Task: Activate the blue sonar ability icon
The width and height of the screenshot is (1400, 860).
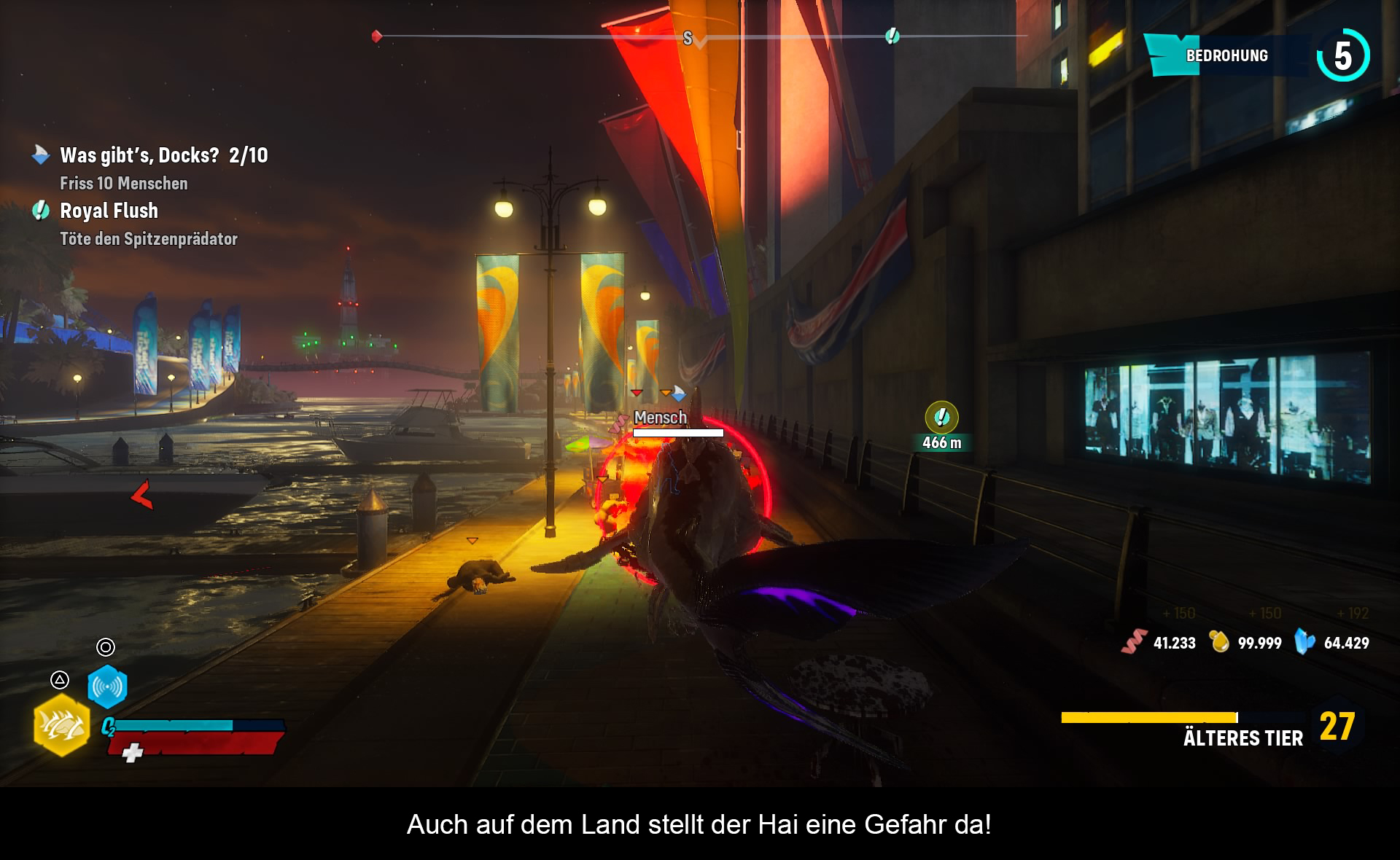Action: 107,687
